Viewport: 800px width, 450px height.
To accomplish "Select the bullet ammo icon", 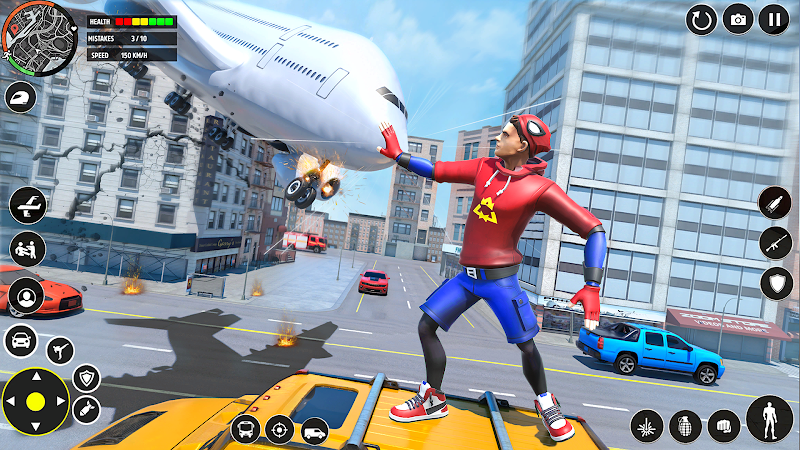I will point(775,203).
